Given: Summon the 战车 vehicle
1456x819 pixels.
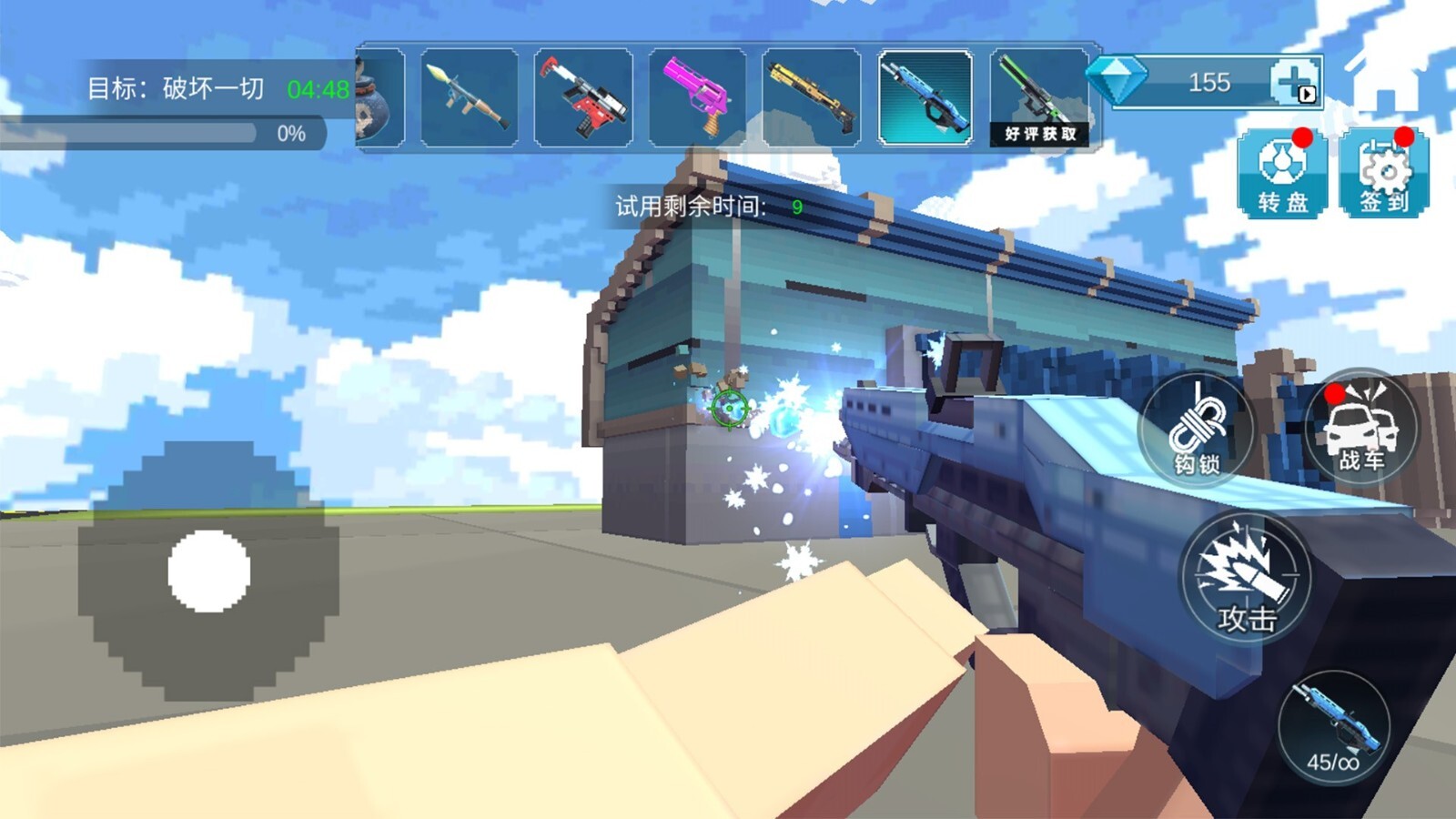Looking at the screenshot, I should pos(1361,427).
